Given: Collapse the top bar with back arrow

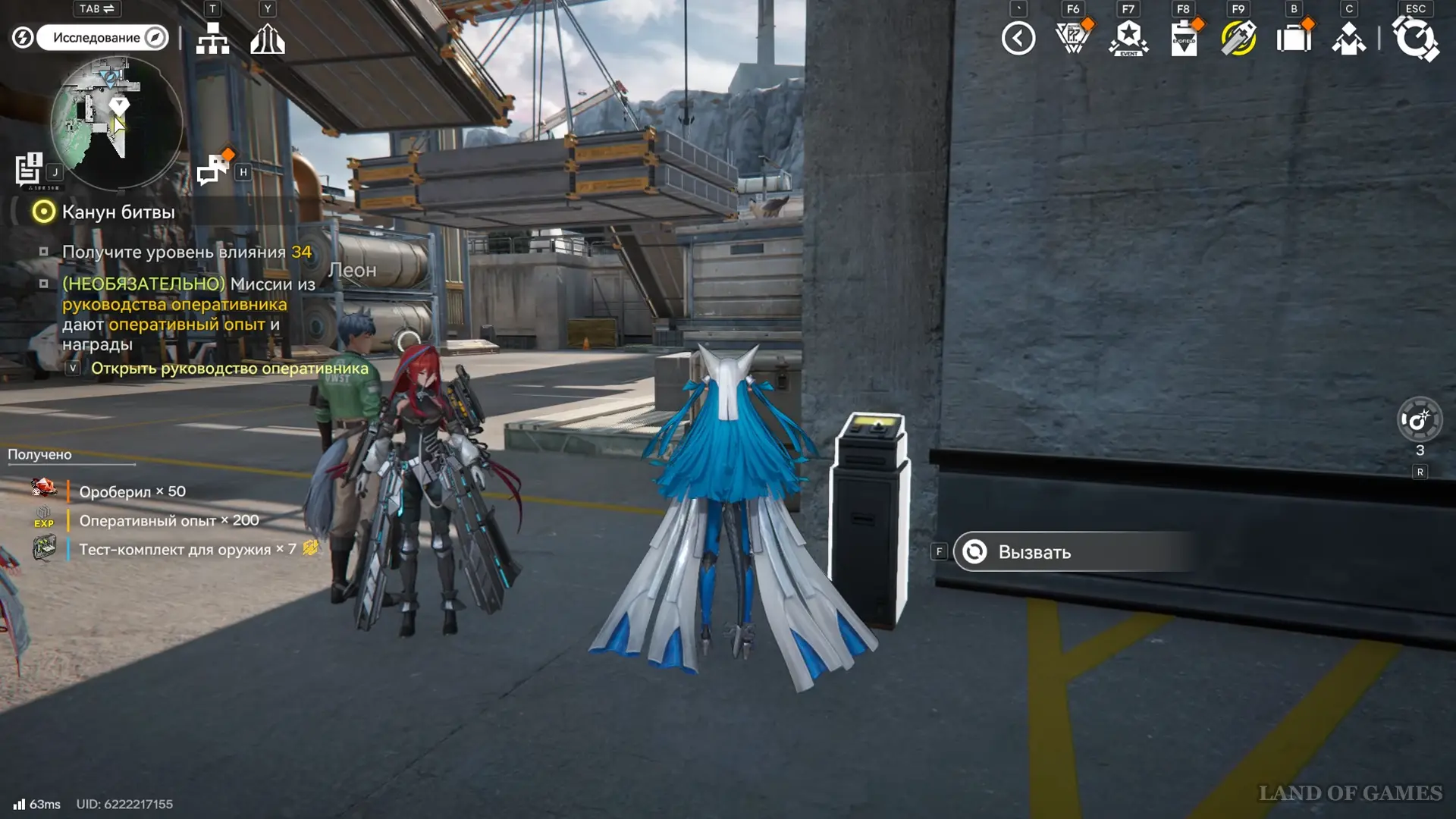Looking at the screenshot, I should pyautogui.click(x=1018, y=38).
